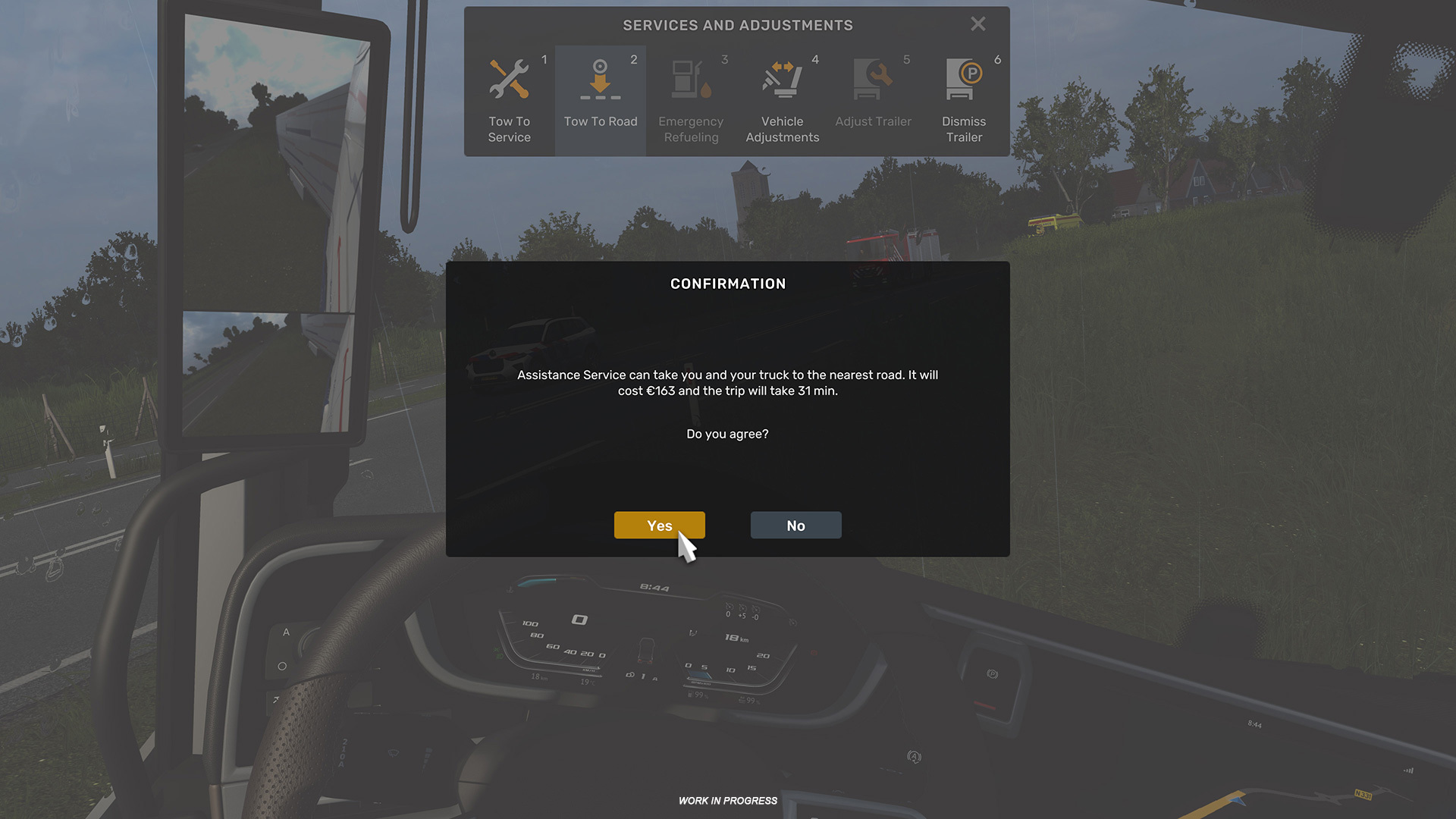The image size is (1456, 819).
Task: Select the Tow To Road icon
Action: (x=600, y=78)
